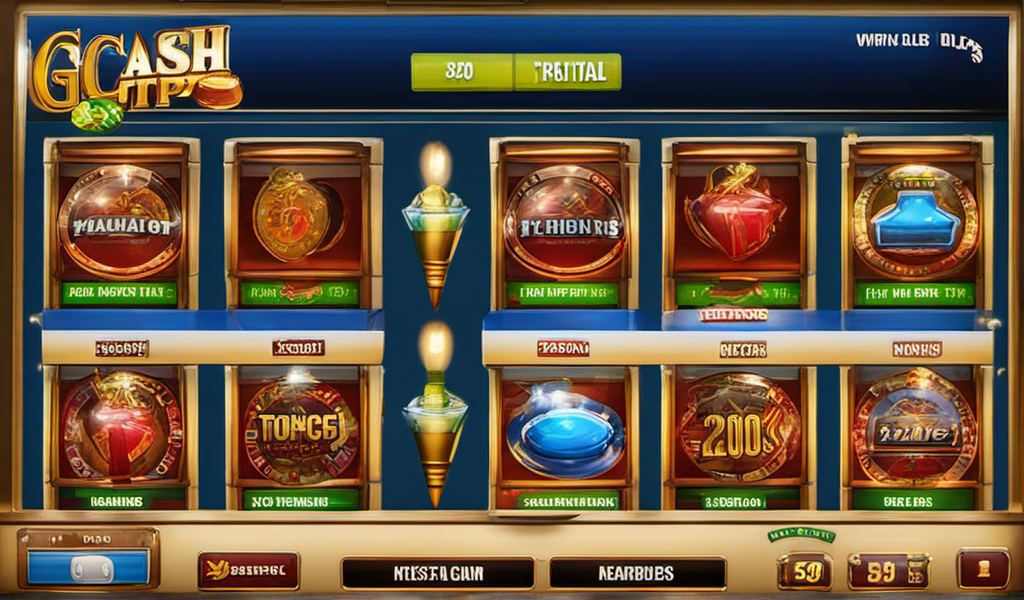Open the NIESA GIAM black button
Viewport: 1024px width, 600px height.
pos(437,574)
